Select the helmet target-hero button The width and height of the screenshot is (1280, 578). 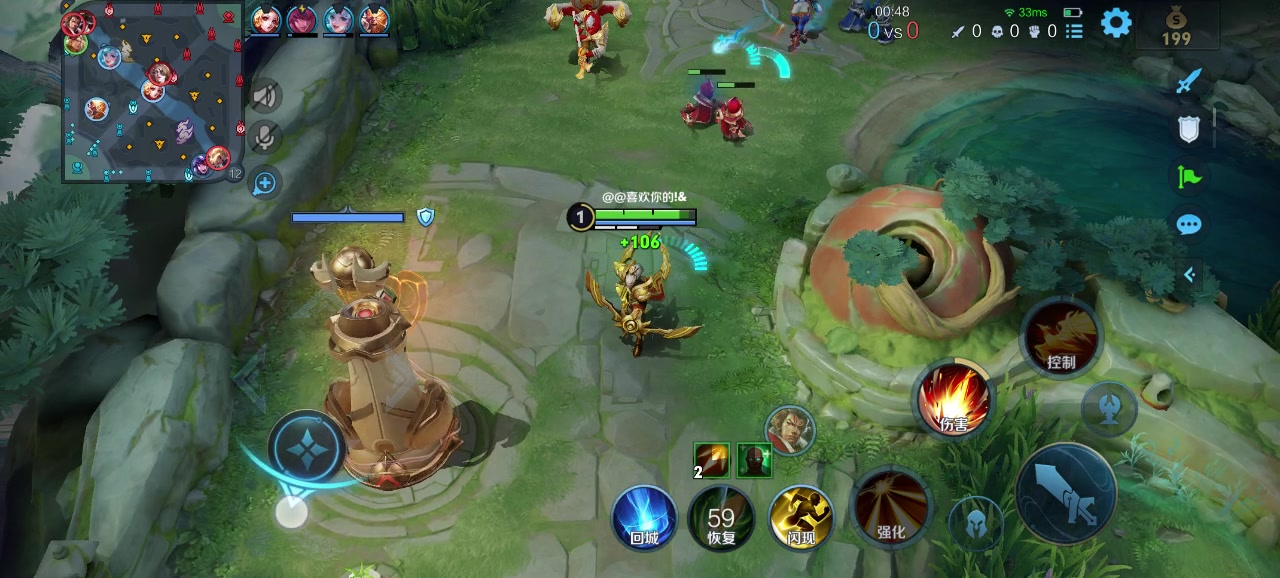(976, 522)
